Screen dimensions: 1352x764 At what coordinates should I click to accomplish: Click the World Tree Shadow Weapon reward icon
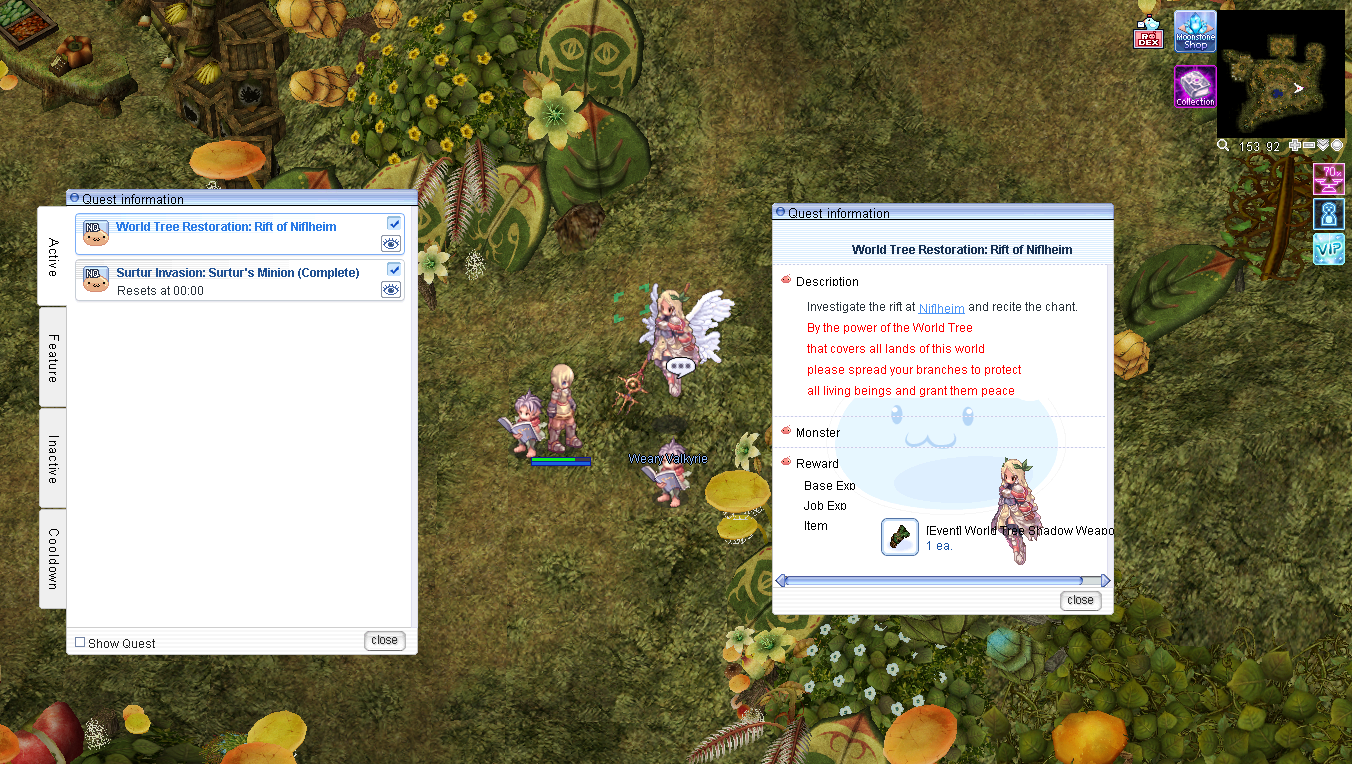tap(900, 537)
